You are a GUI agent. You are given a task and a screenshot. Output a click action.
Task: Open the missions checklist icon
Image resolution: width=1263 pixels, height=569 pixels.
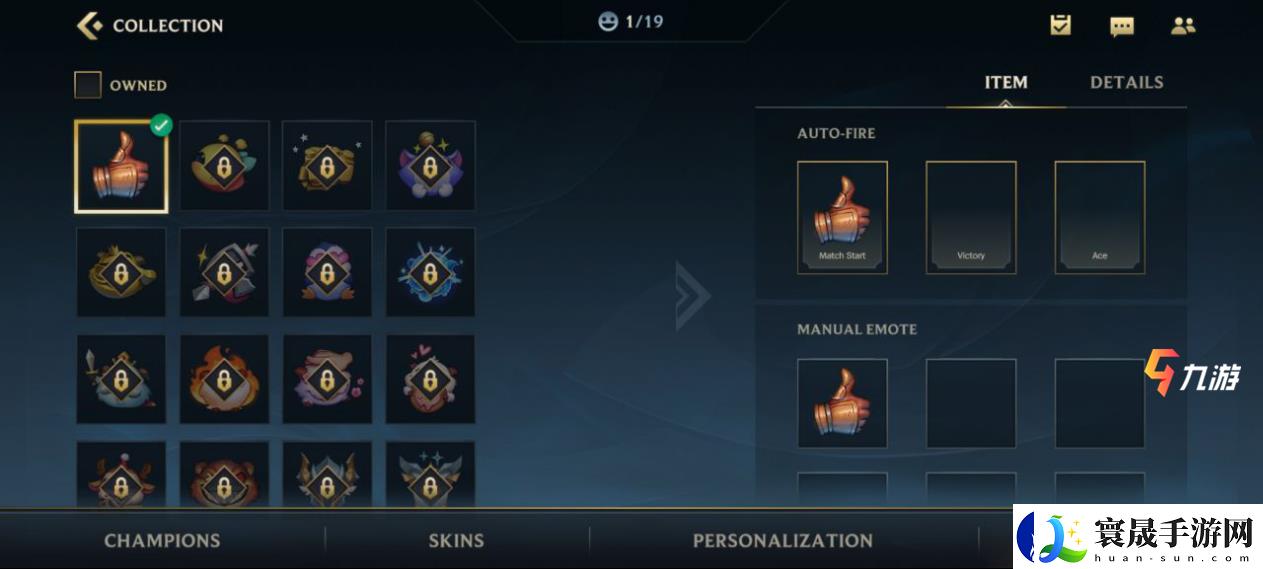pyautogui.click(x=1061, y=25)
